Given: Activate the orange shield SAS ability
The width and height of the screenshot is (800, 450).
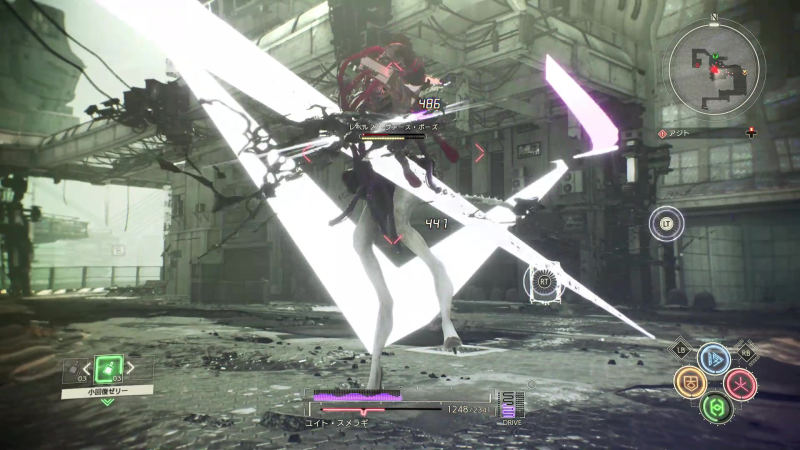Looking at the screenshot, I should (689, 383).
